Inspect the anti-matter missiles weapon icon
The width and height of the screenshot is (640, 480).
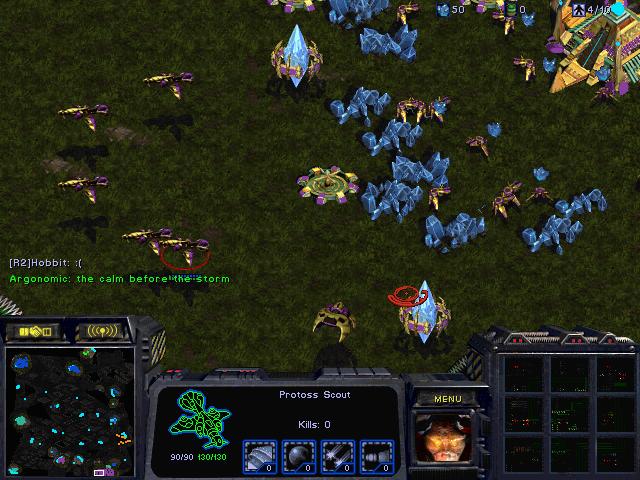376,455
